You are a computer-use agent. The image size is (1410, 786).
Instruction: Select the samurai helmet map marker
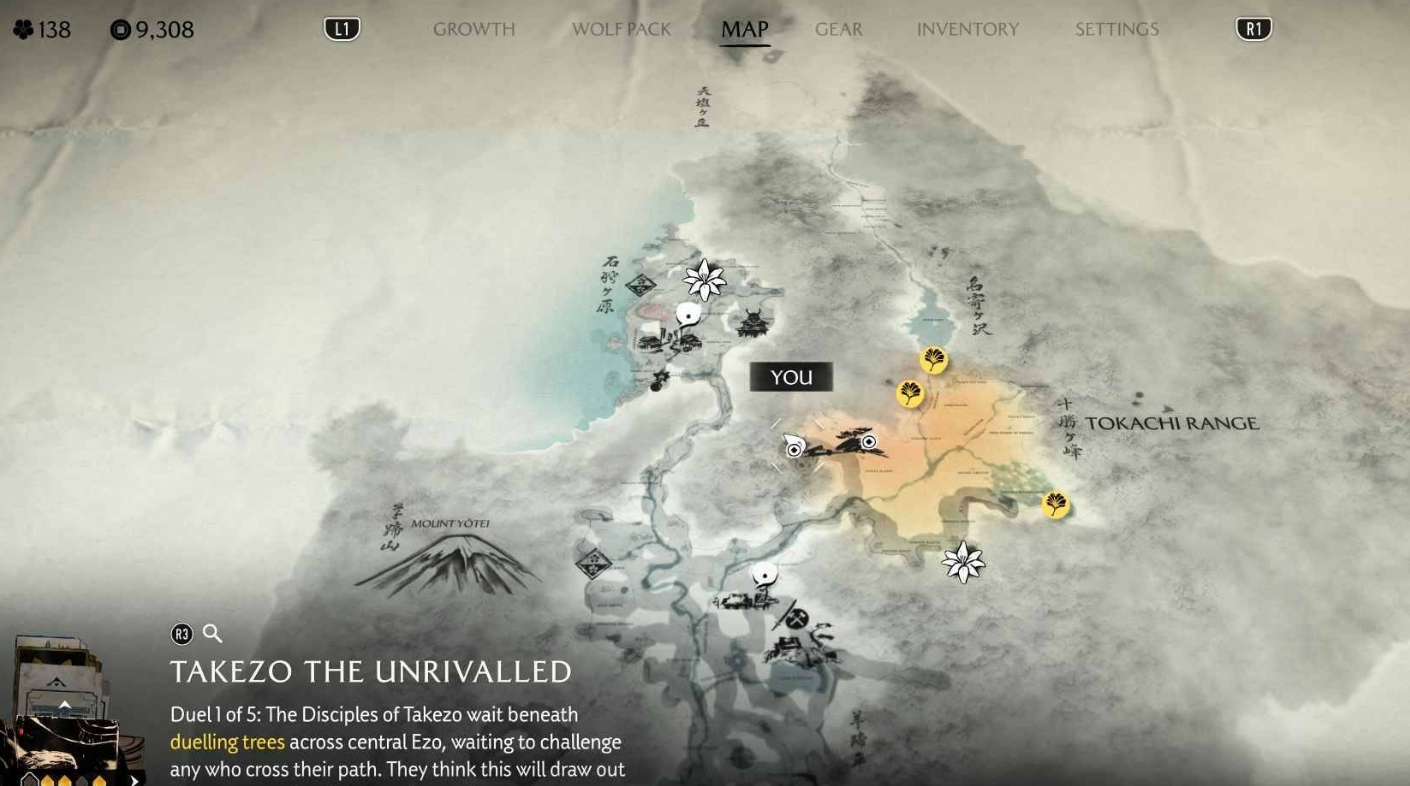[753, 323]
